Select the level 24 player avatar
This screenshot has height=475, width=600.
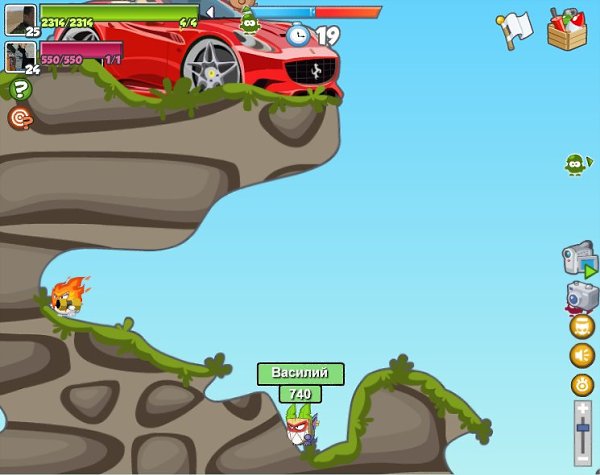(20, 55)
